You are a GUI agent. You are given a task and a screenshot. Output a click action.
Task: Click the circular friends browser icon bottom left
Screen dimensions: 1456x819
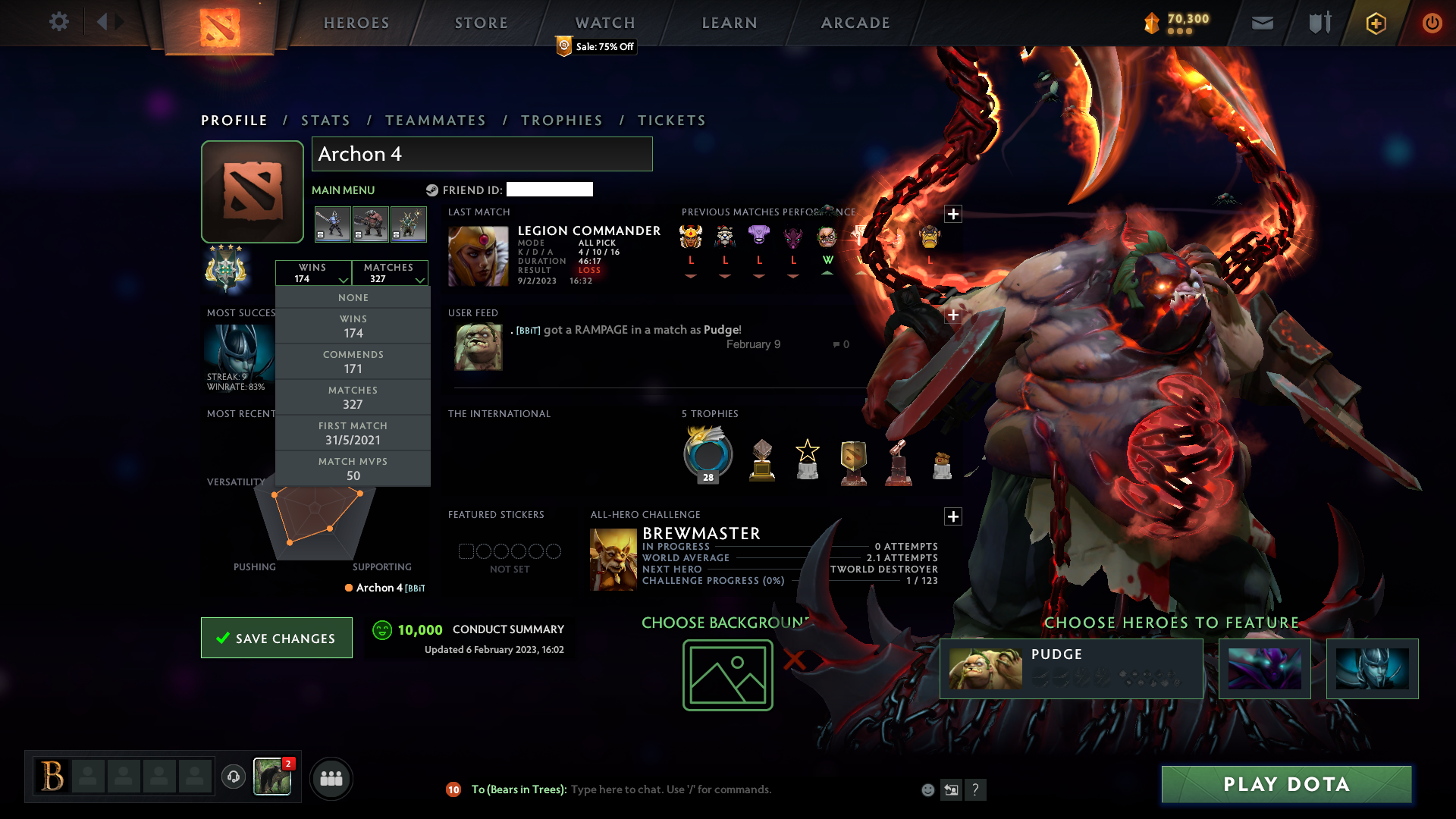(x=331, y=778)
